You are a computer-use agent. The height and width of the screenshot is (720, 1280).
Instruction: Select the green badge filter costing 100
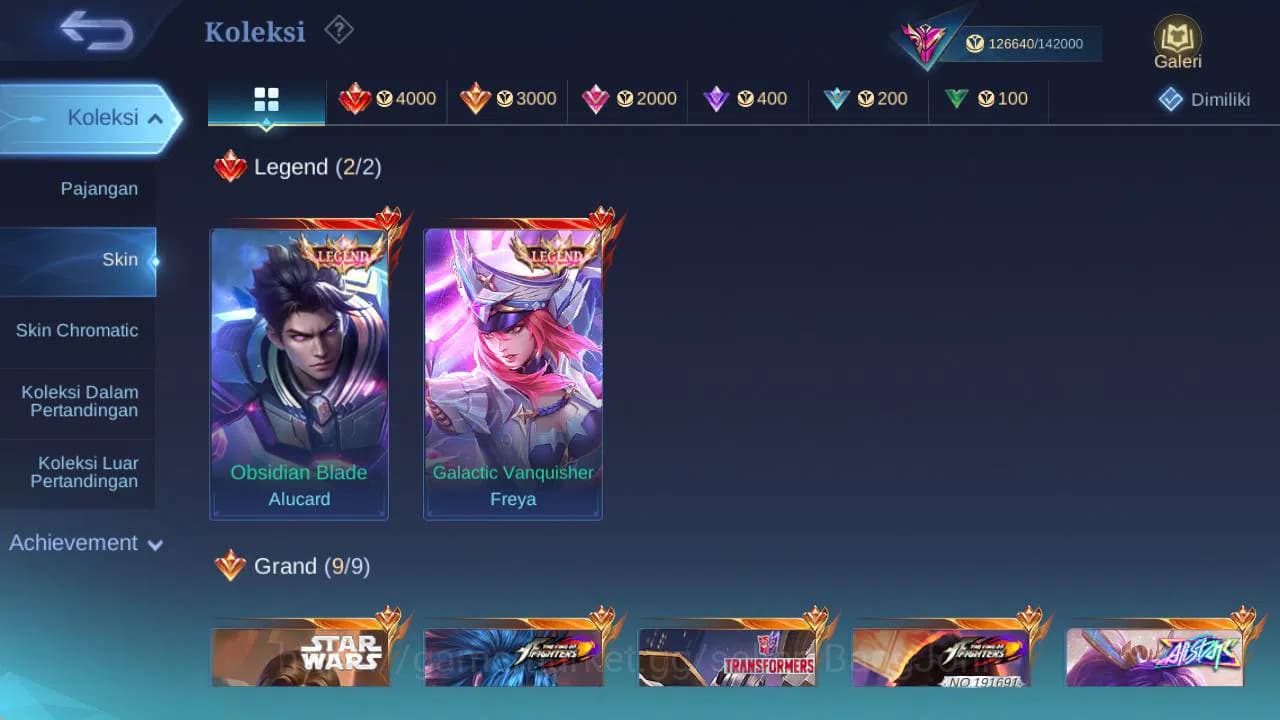[985, 98]
